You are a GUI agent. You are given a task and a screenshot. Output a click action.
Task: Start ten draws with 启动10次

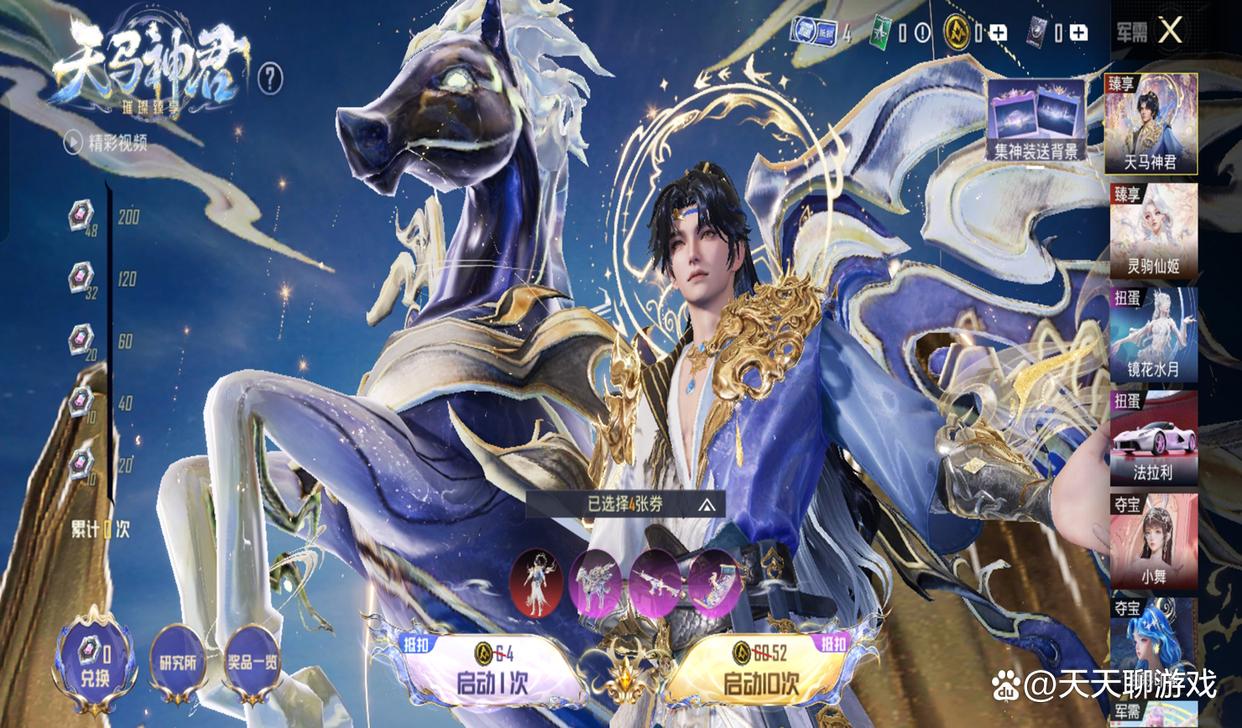762,670
